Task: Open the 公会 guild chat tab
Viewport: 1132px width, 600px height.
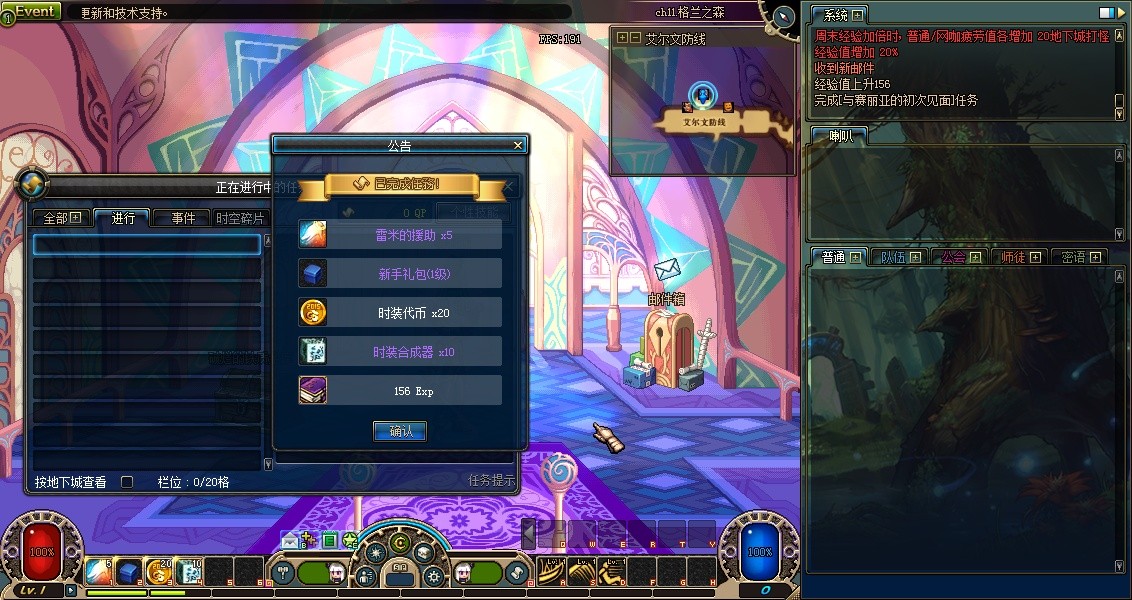Action: [x=959, y=257]
